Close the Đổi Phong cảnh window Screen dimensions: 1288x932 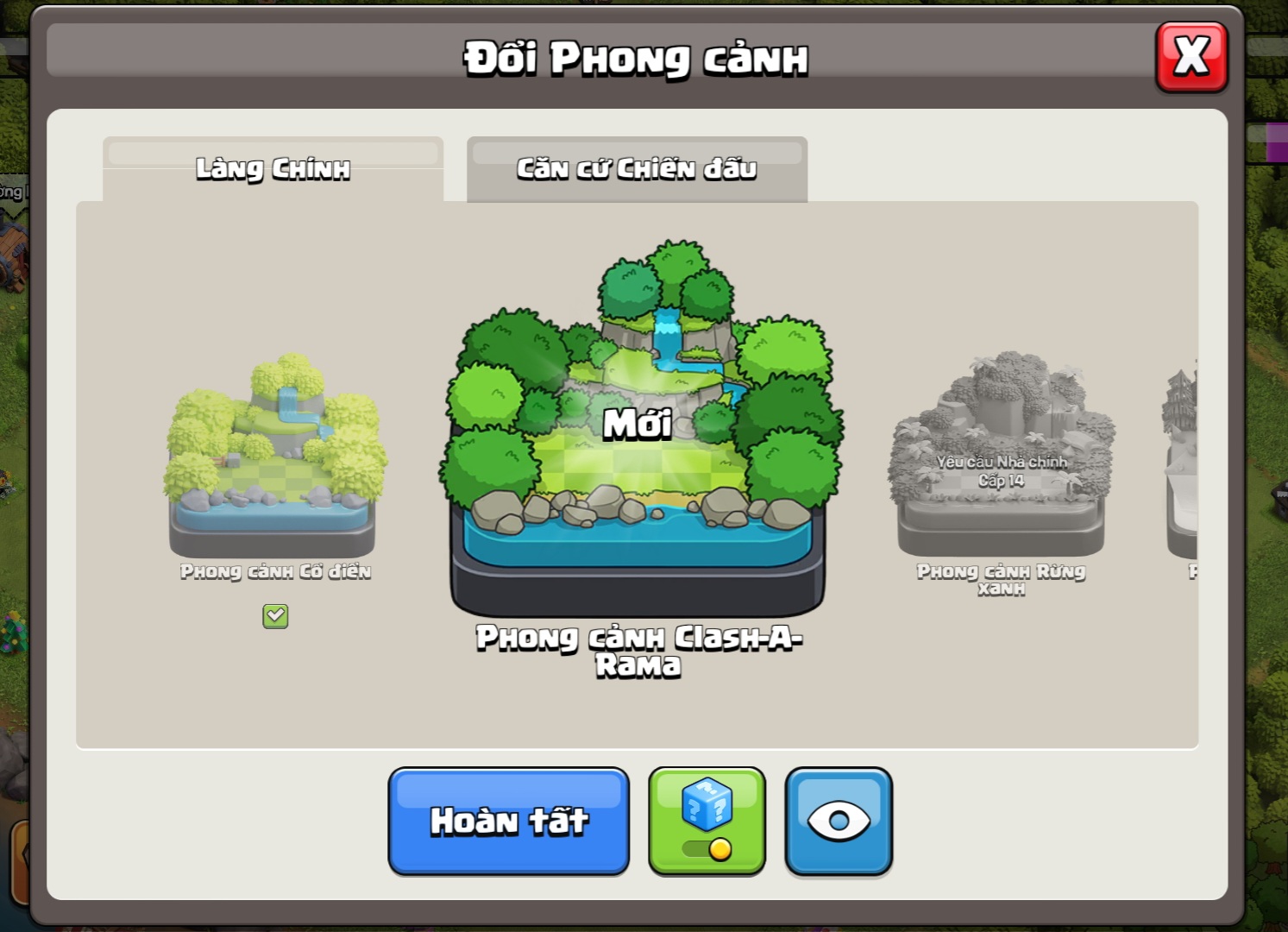coord(1191,57)
